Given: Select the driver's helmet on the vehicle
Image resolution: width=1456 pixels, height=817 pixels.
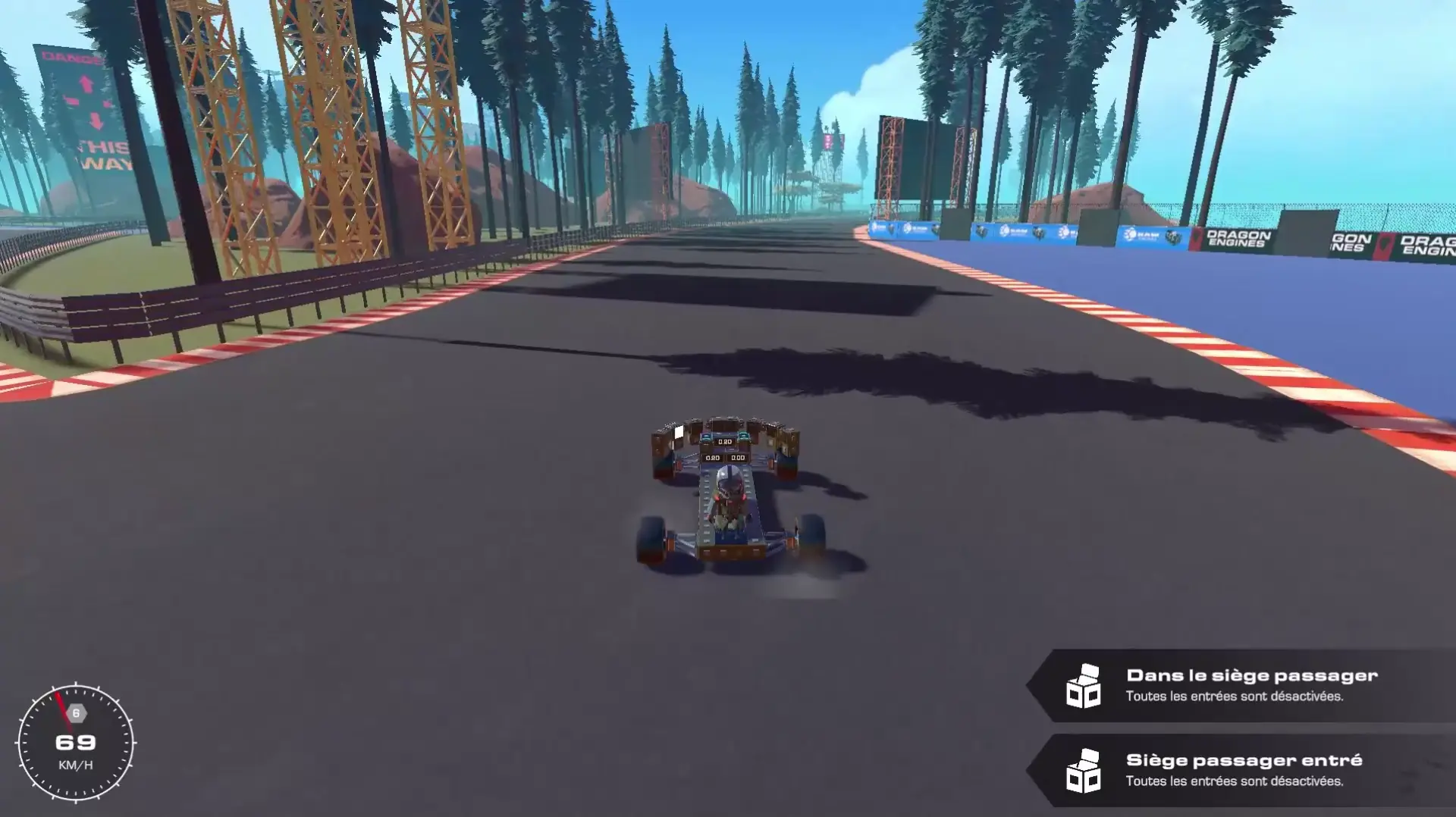Looking at the screenshot, I should 730,479.
